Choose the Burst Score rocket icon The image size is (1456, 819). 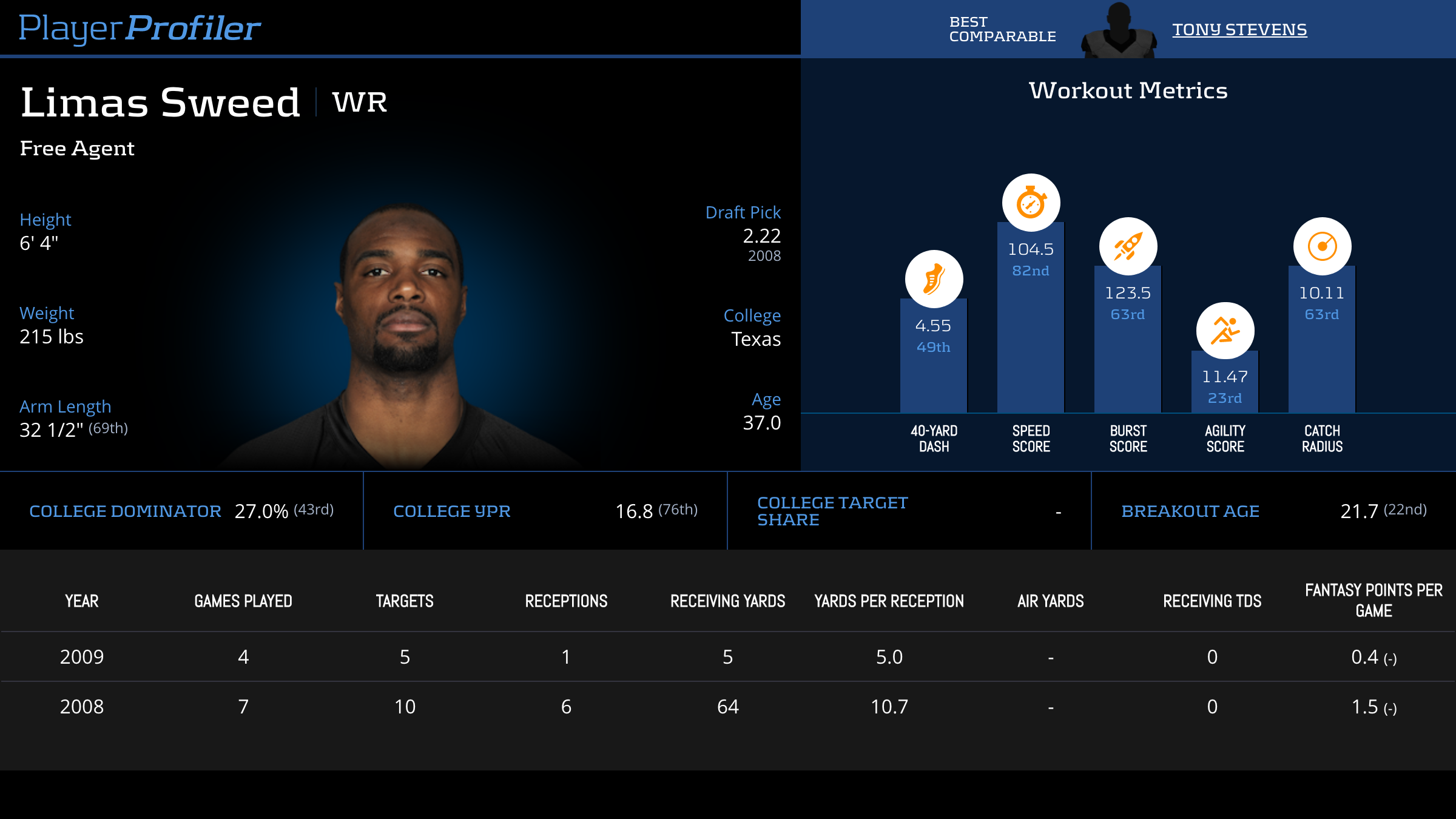(x=1128, y=246)
